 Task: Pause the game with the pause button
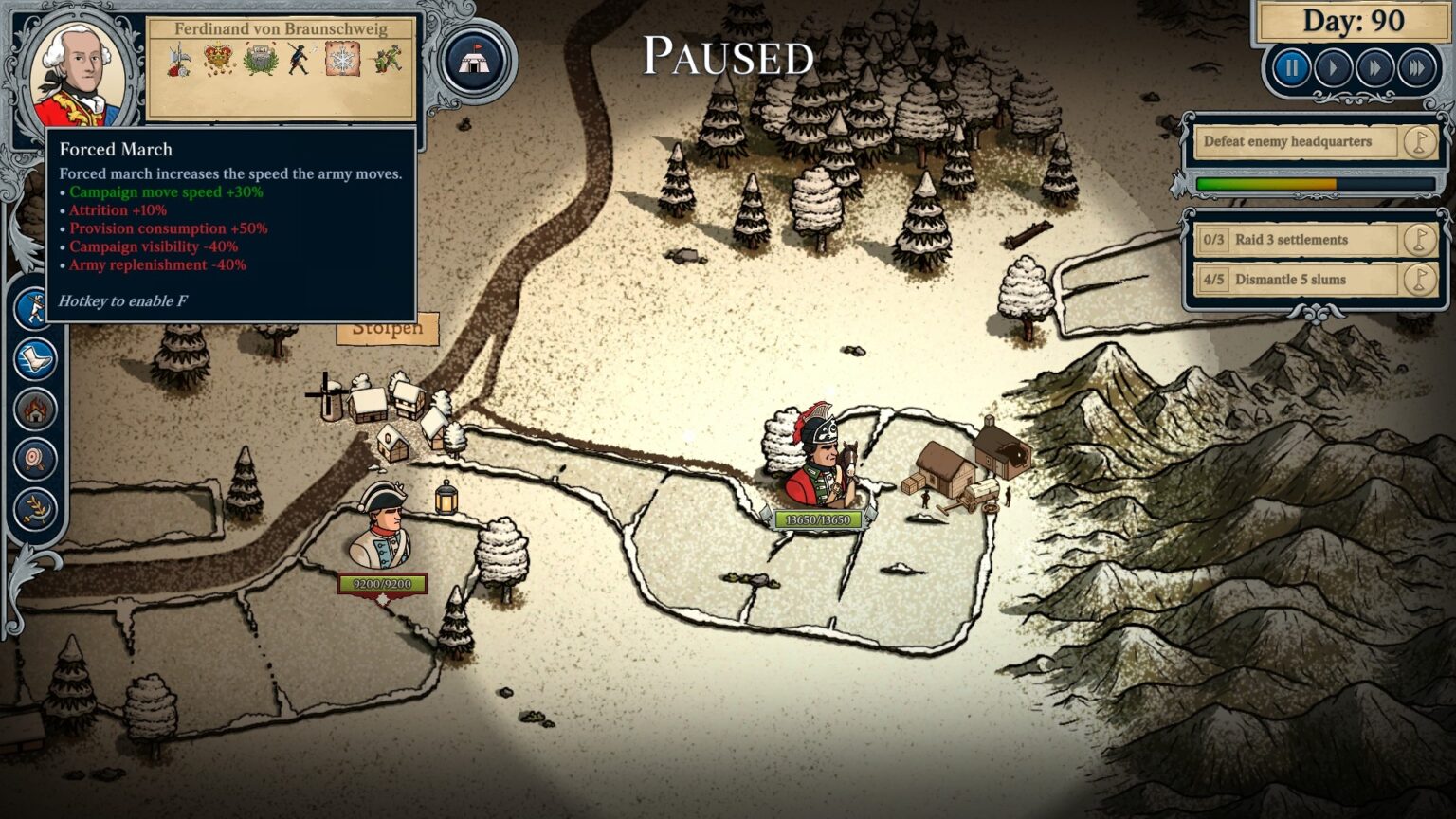tap(1291, 67)
